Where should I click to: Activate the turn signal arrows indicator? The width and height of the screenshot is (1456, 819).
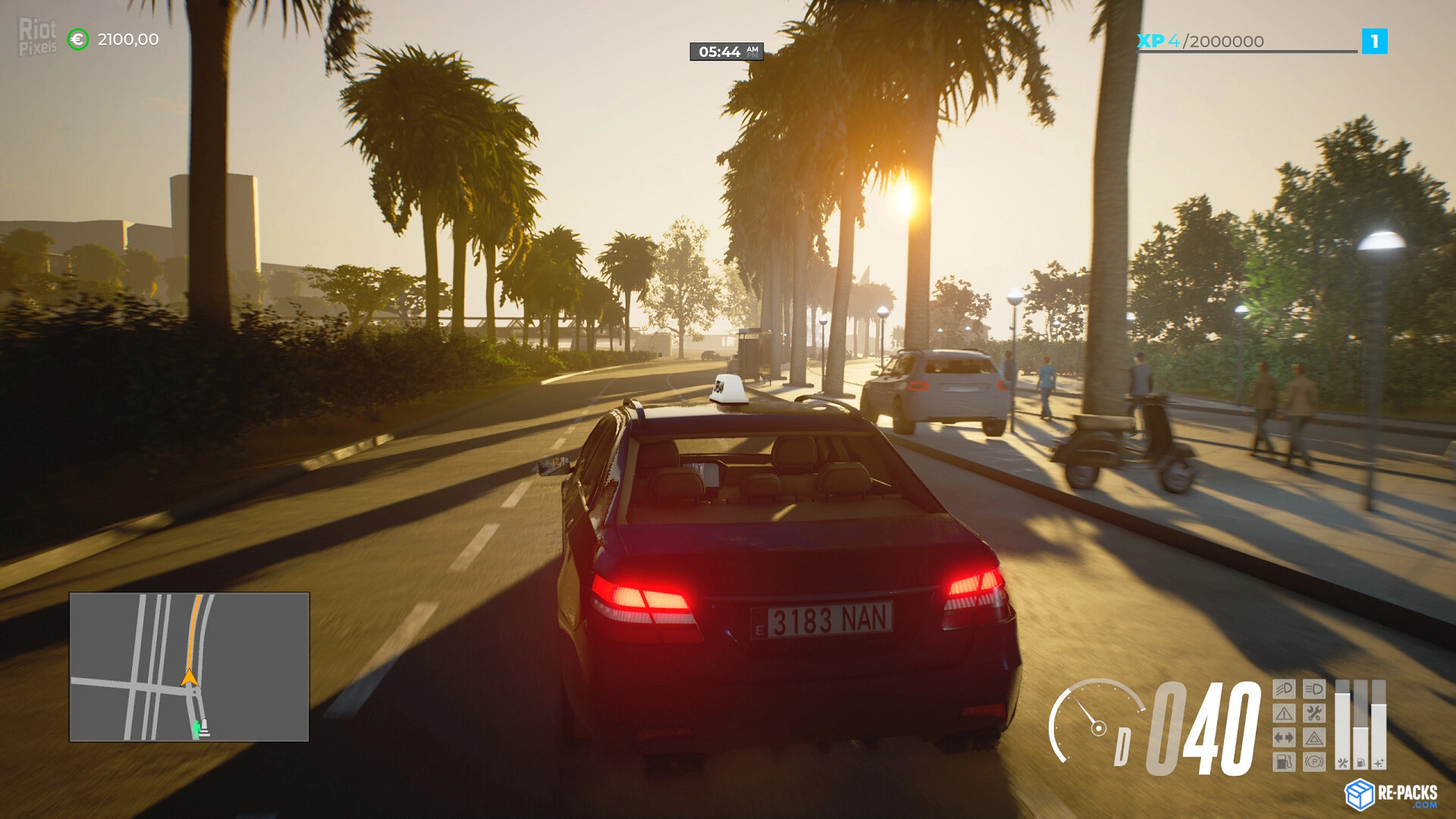(1284, 738)
